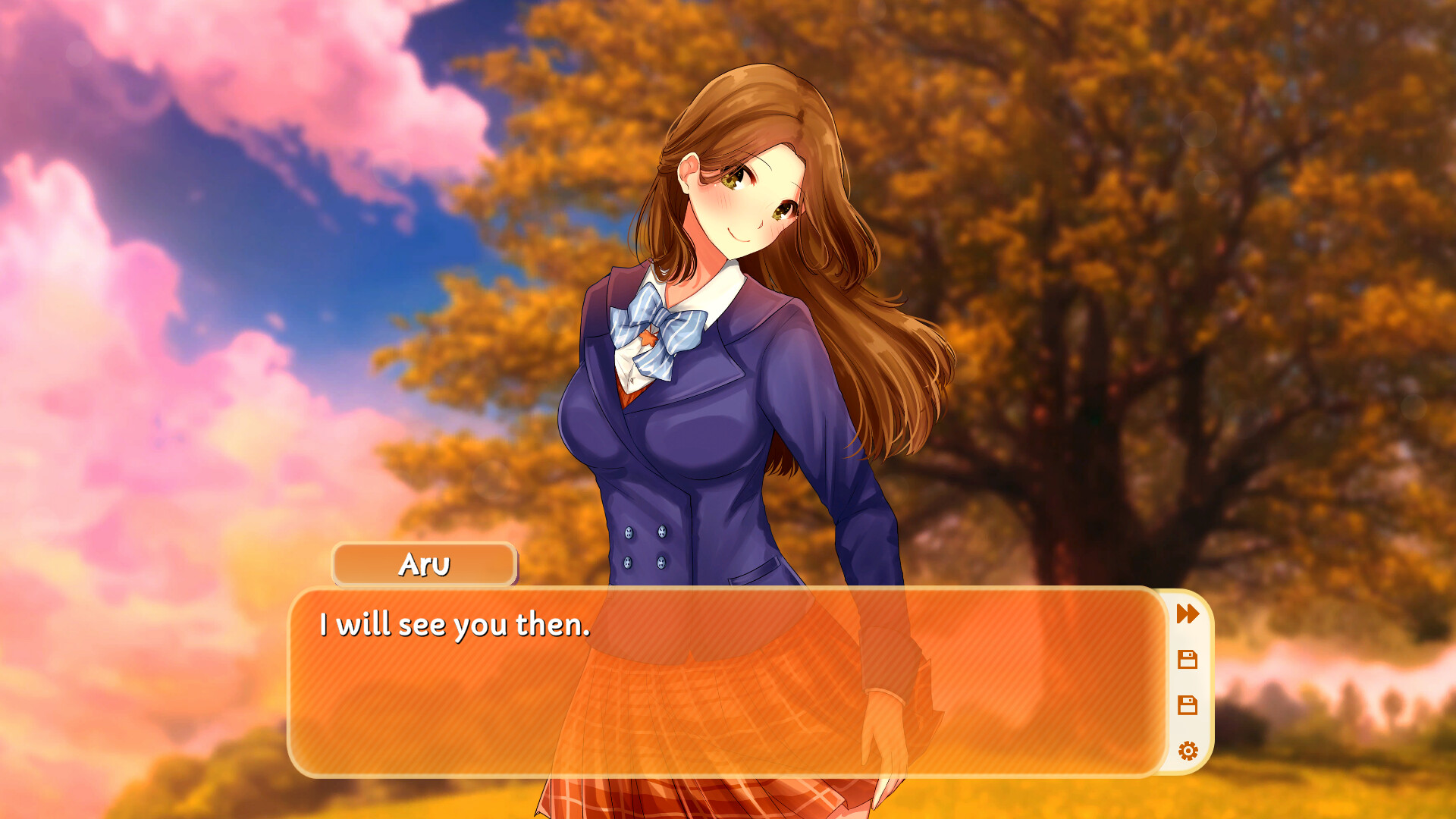Click the Aru name box
The height and width of the screenshot is (819, 1456).
point(425,564)
